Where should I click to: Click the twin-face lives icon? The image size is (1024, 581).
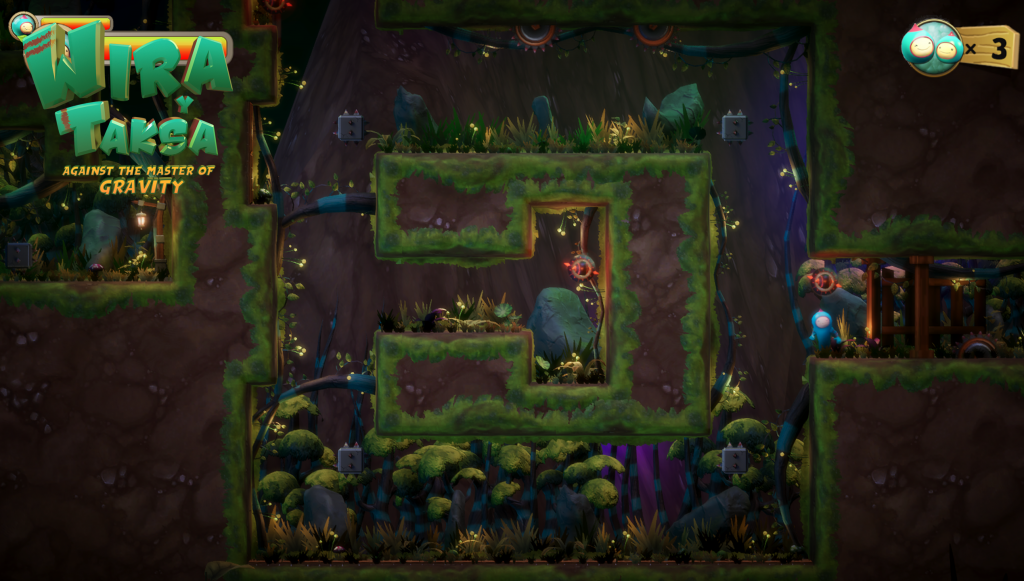point(932,47)
